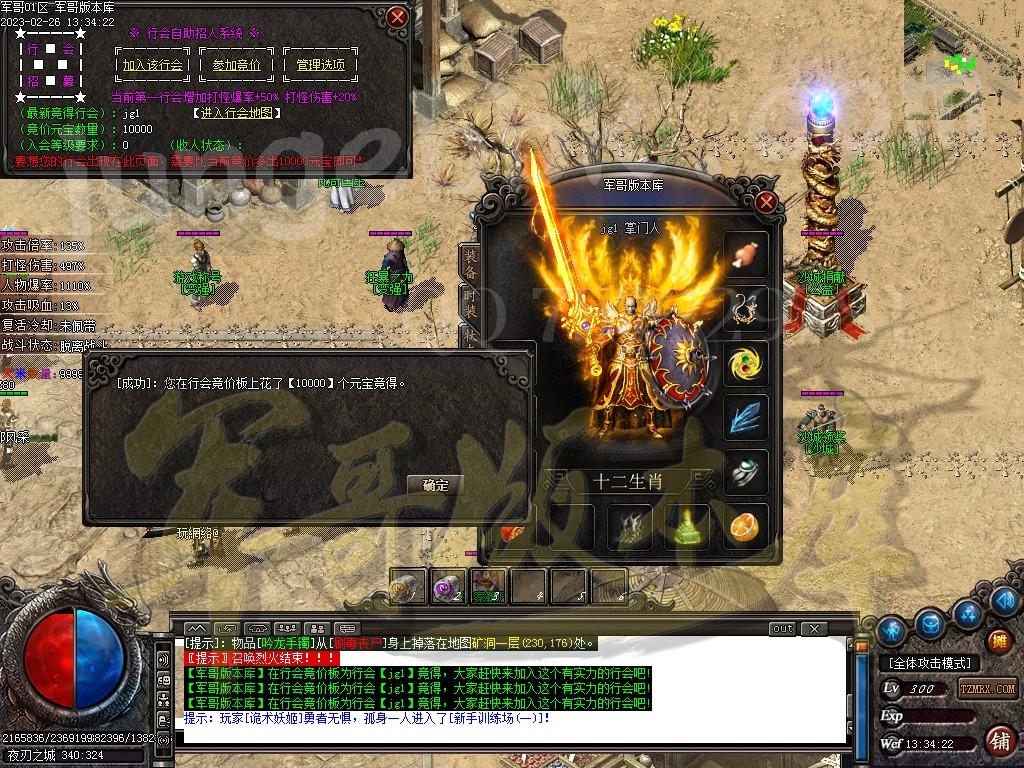The width and height of the screenshot is (1024, 768).
Task: Click the chat window's out button
Action: pos(782,628)
